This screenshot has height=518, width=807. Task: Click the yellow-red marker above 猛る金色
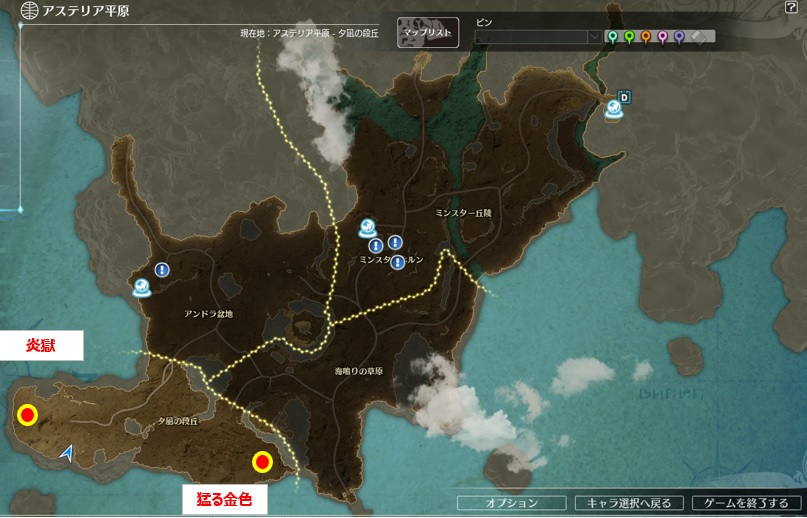pos(262,461)
